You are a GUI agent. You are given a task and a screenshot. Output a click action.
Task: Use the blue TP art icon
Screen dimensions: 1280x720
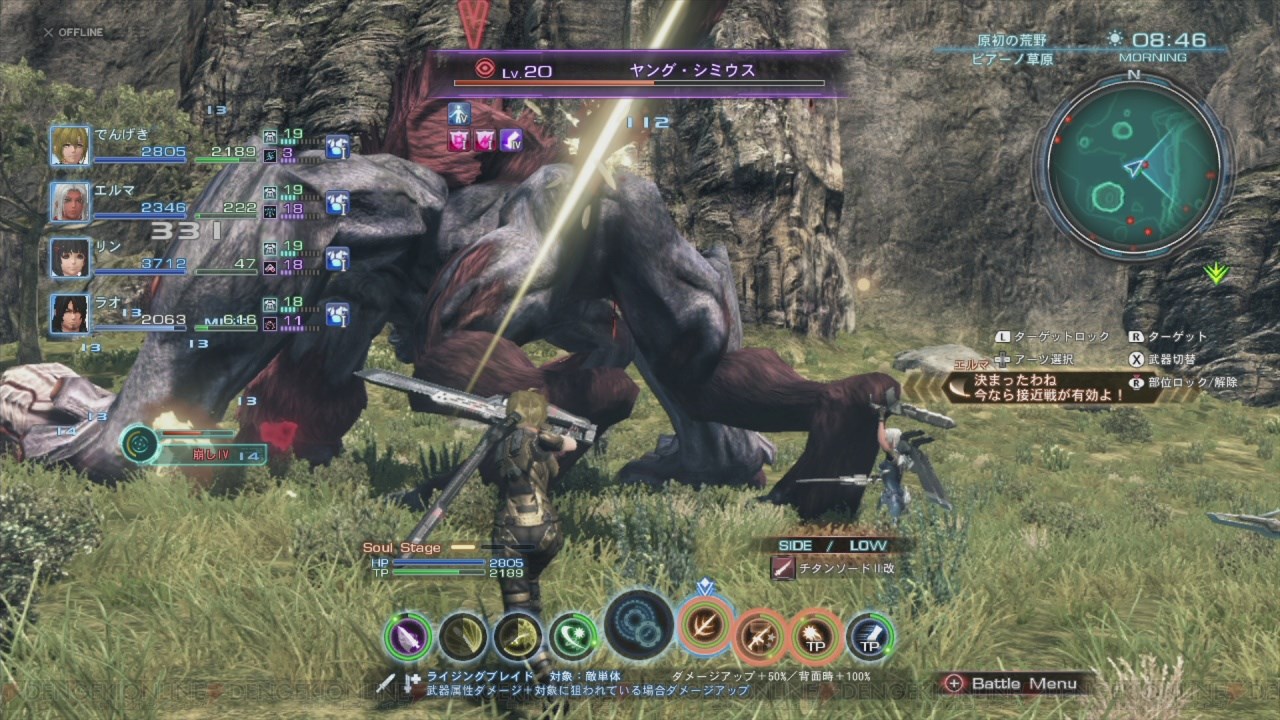click(870, 637)
